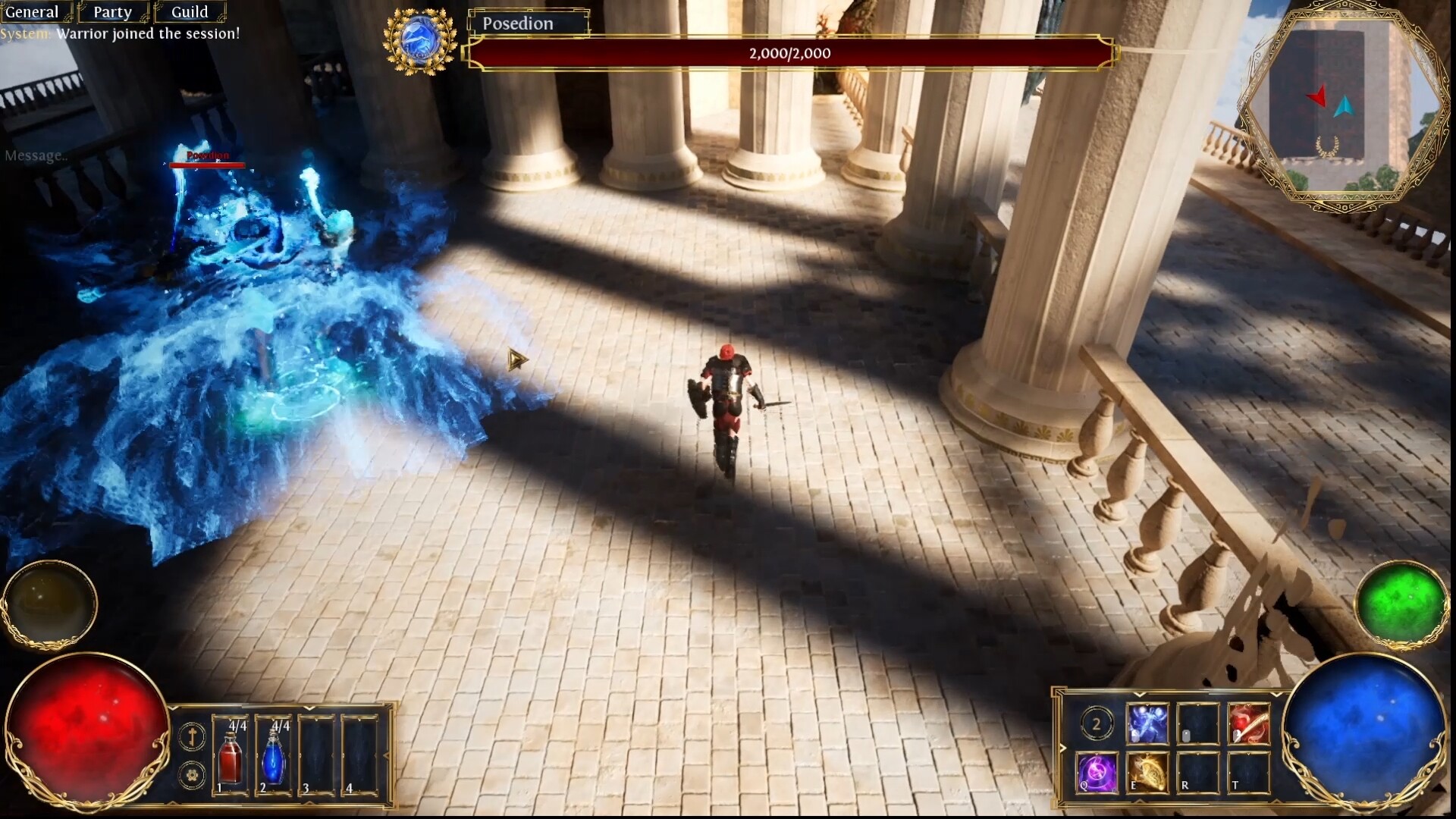Click Posedion's boss portrait emblem

422,39
